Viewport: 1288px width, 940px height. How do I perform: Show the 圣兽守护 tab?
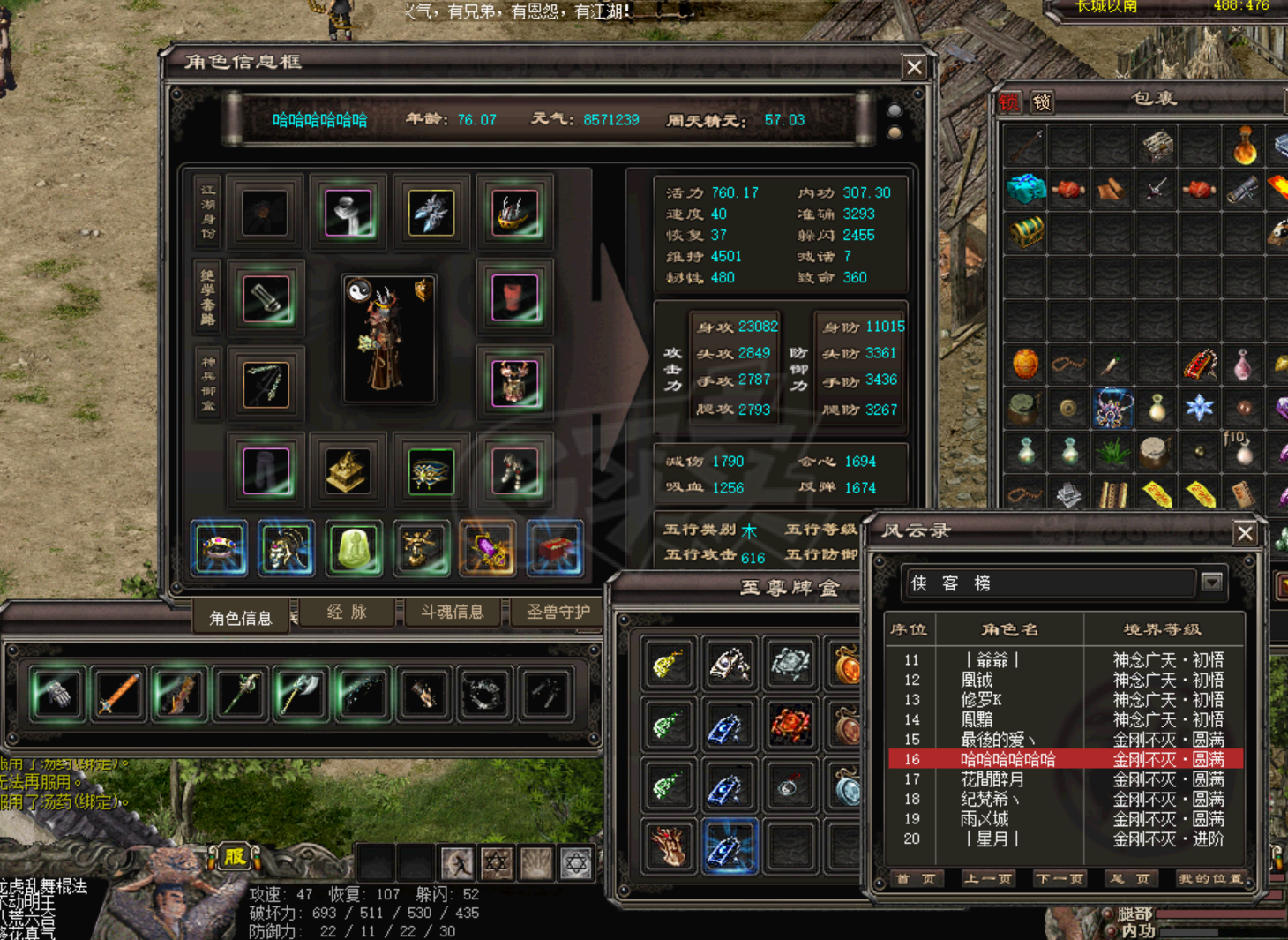[x=558, y=612]
